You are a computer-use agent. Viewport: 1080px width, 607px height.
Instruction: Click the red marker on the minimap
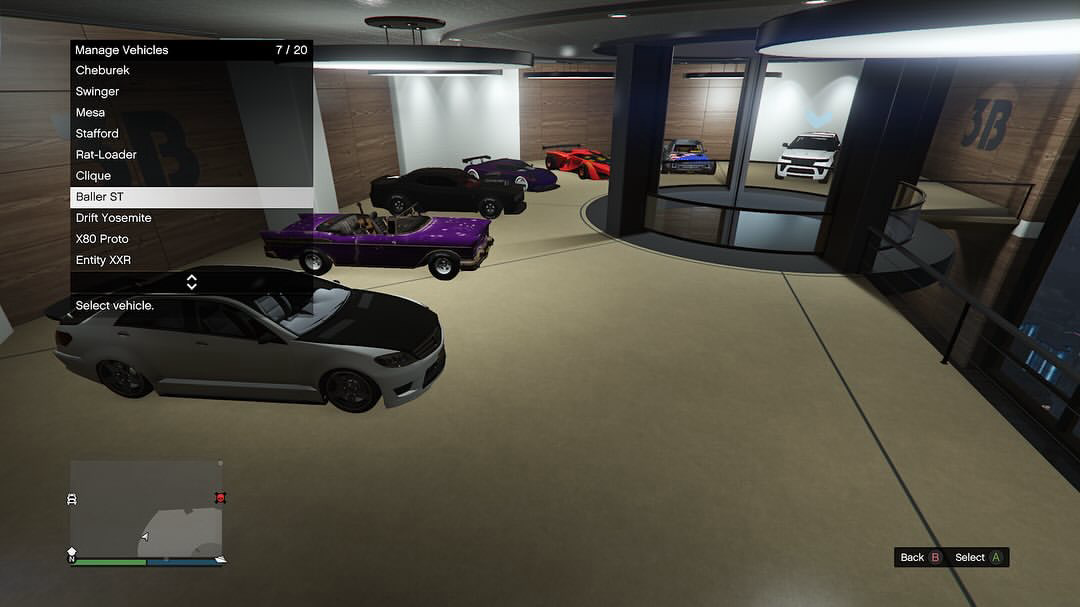tap(220, 498)
